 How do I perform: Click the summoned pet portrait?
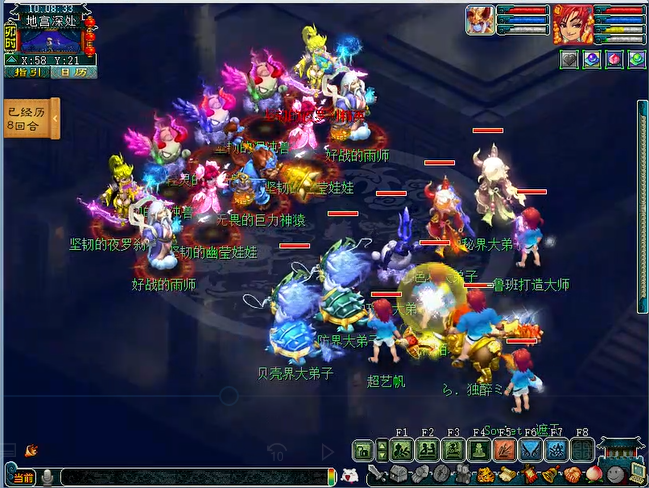click(480, 20)
